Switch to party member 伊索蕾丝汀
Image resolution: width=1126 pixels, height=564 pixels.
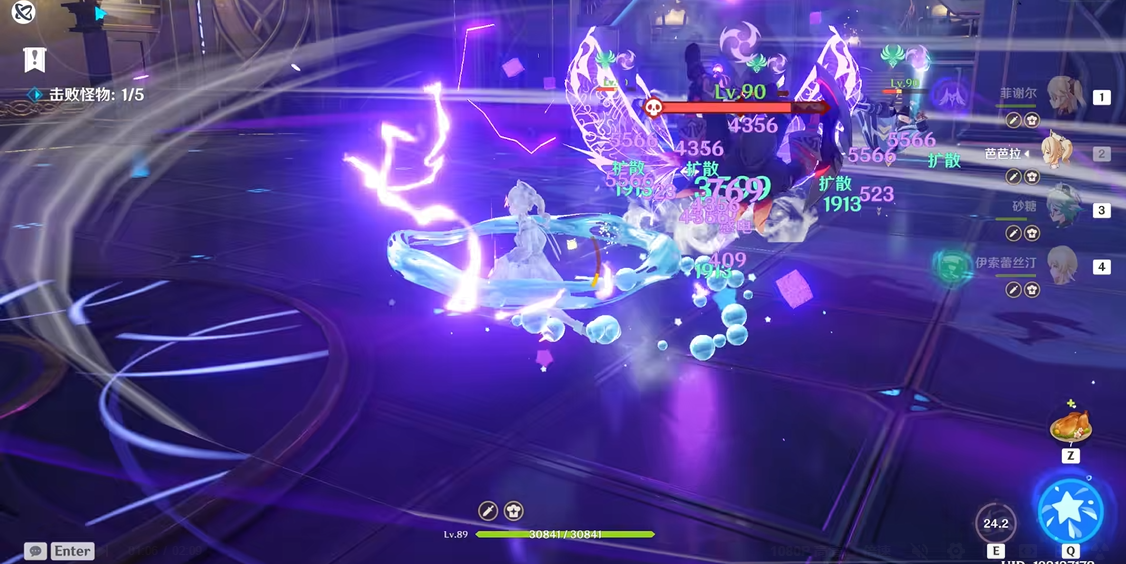point(1062,266)
